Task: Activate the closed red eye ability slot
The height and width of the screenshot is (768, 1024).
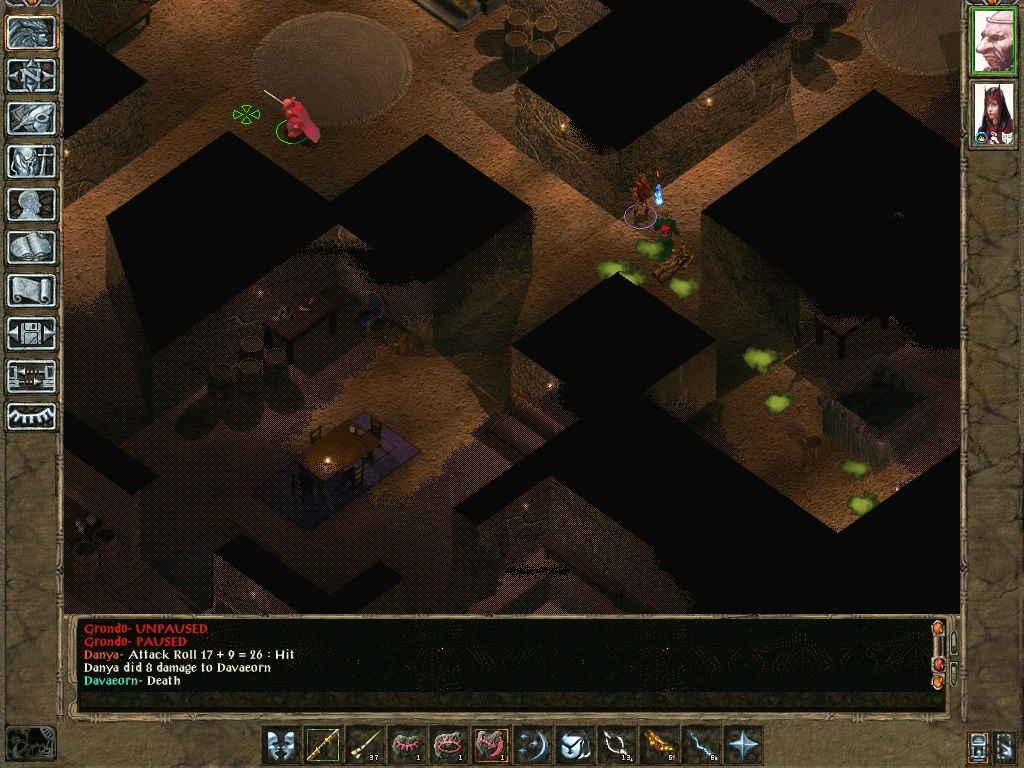Action: click(x=406, y=745)
